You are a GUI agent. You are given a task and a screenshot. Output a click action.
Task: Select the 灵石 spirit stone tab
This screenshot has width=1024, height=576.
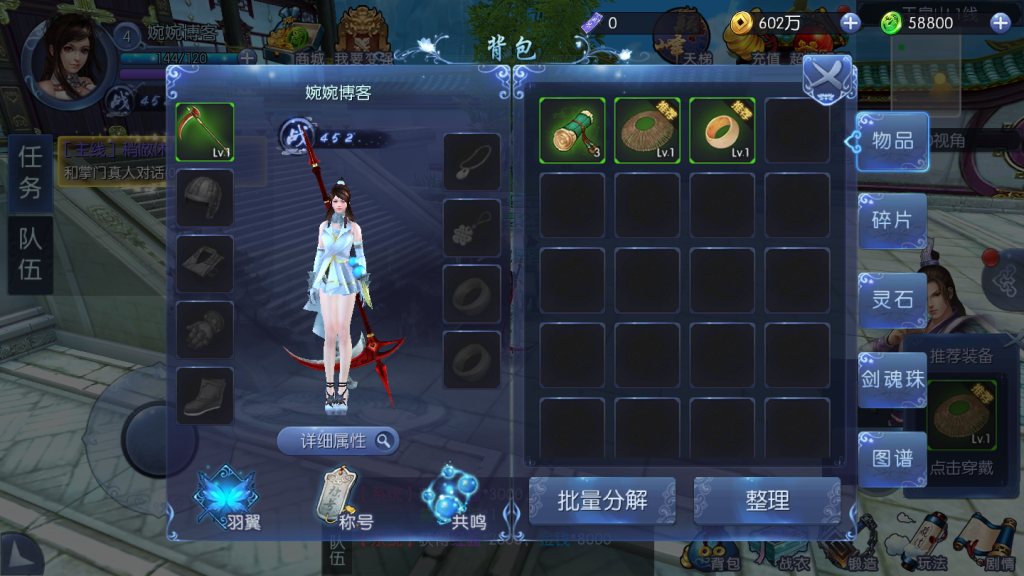coord(892,299)
